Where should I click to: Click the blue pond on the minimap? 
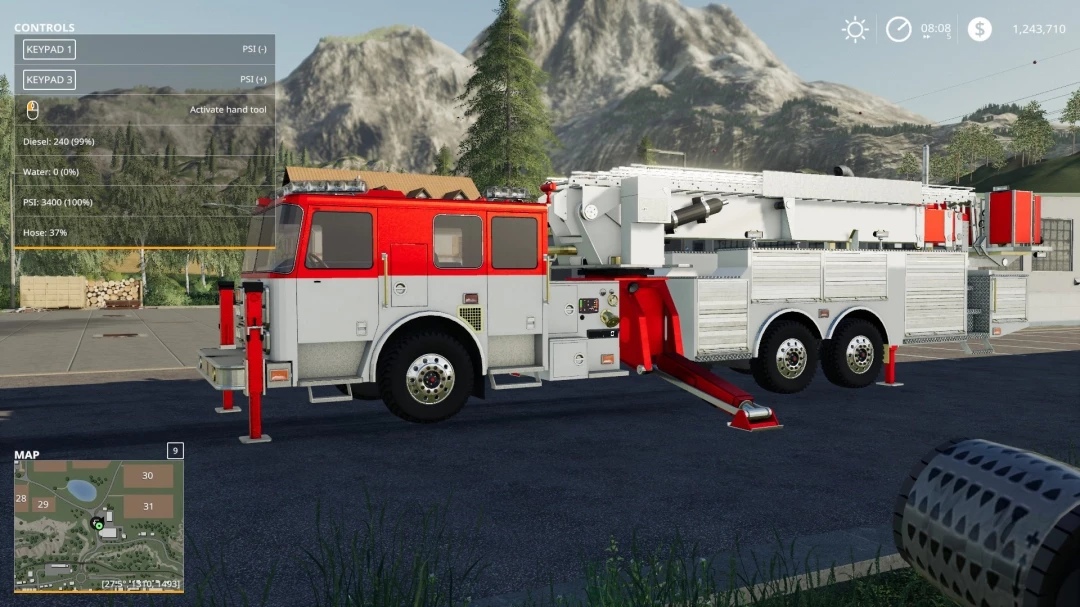point(82,490)
